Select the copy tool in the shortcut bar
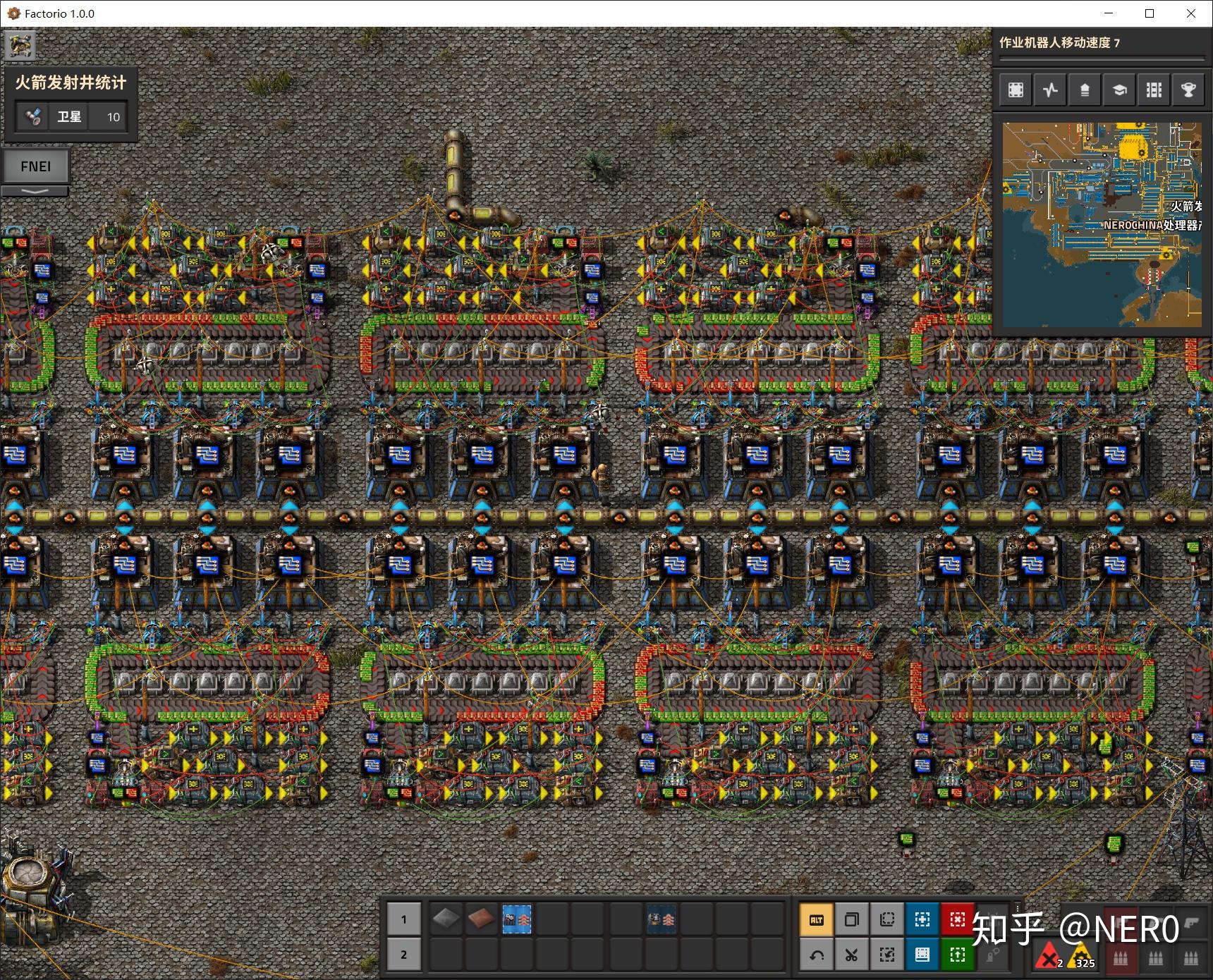Viewport: 1213px width, 980px height. pyautogui.click(x=853, y=920)
